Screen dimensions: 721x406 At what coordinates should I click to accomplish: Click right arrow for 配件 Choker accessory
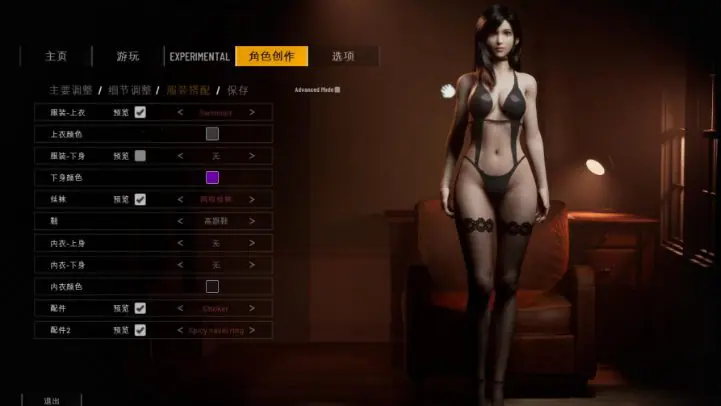coord(252,308)
